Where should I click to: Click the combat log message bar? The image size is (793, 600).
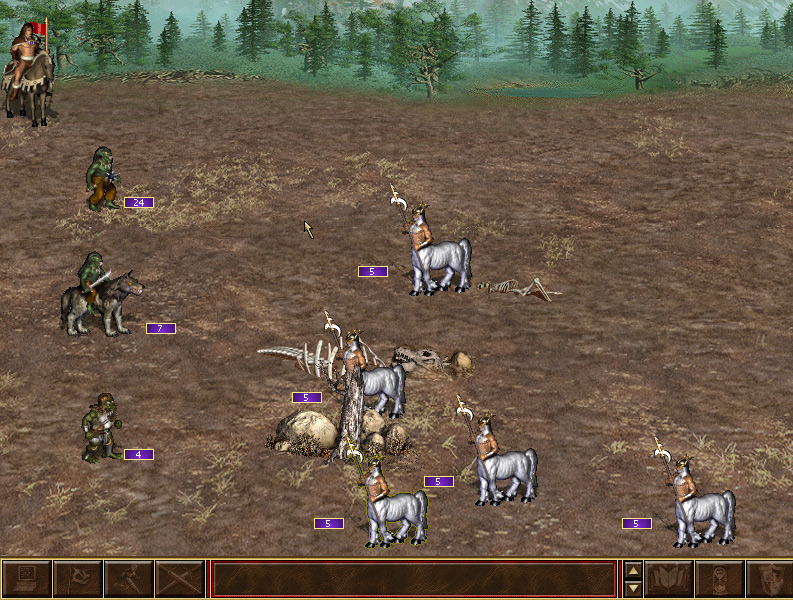click(x=414, y=579)
